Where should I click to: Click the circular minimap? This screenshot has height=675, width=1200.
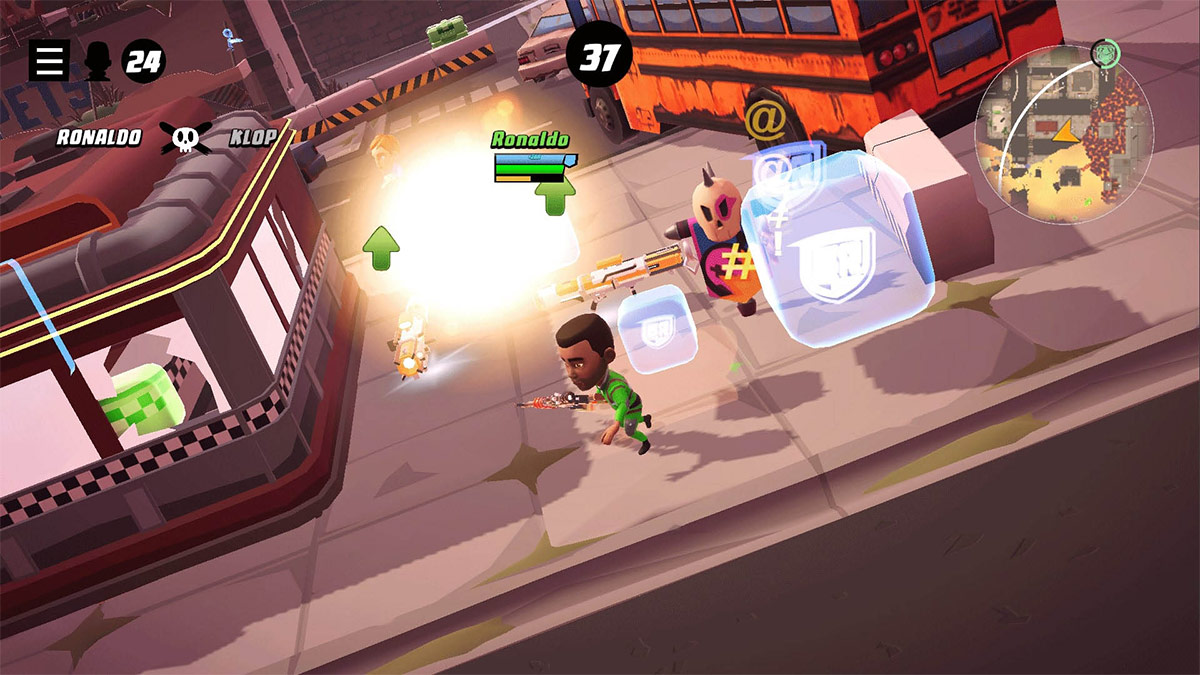(1064, 134)
